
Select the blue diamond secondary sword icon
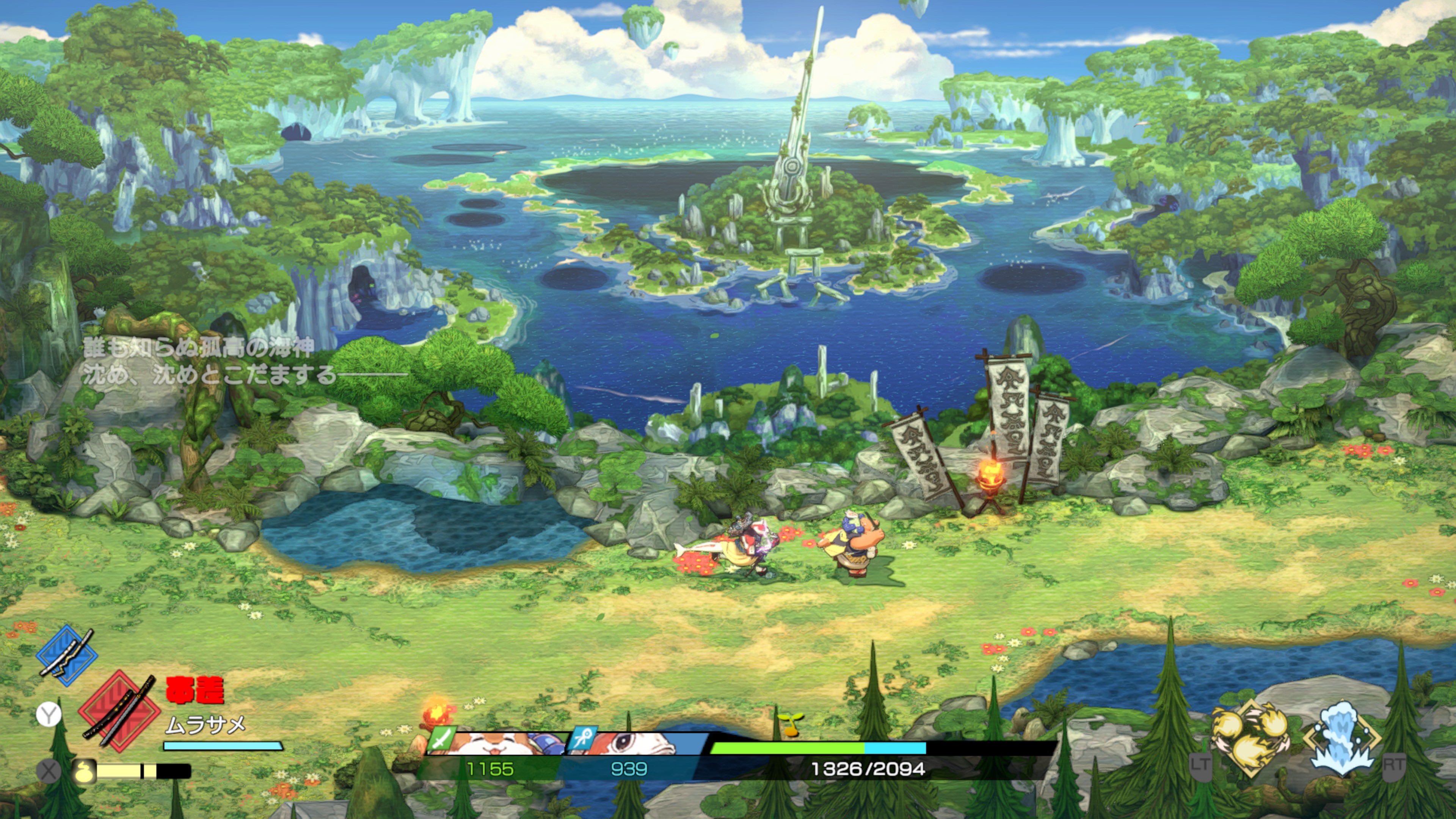point(67,656)
